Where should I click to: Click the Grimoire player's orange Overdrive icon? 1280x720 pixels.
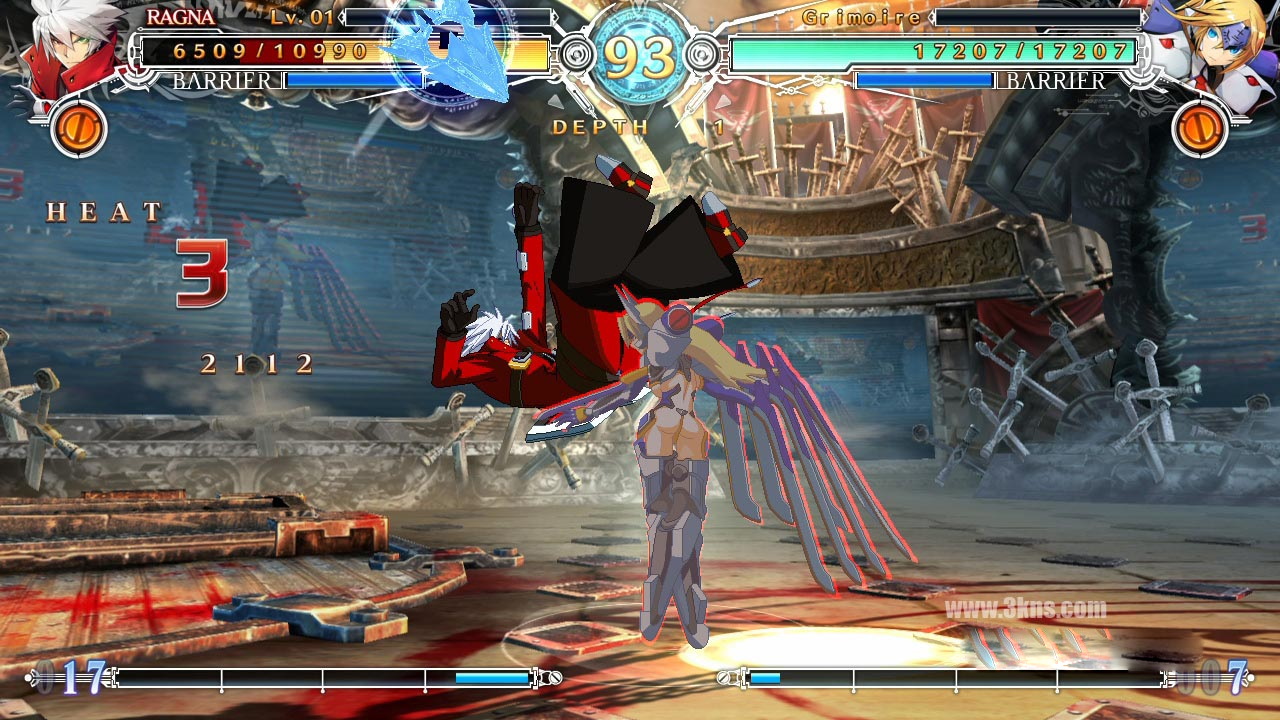coord(1200,129)
